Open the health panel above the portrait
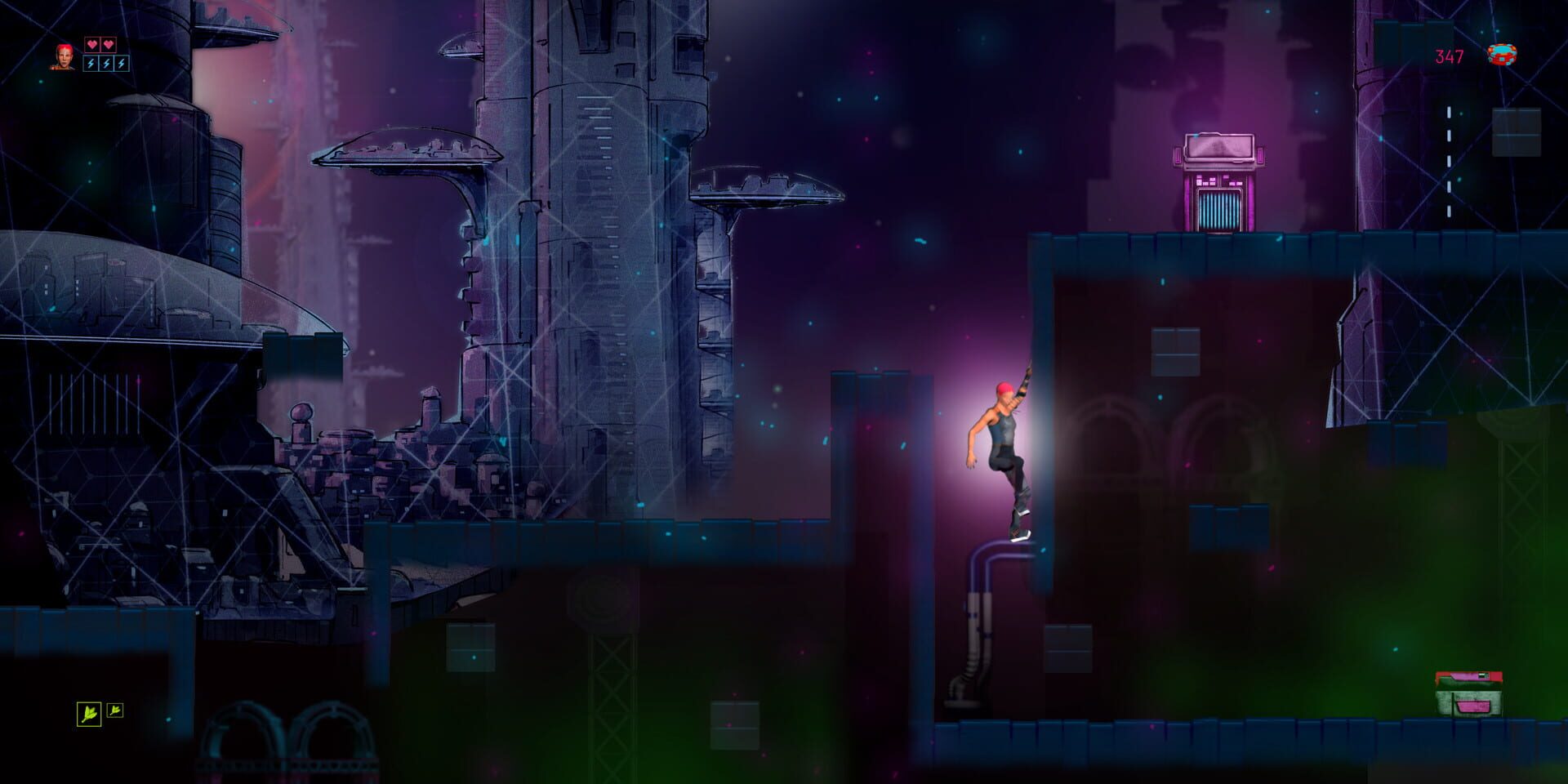Screen dimensions: 1568x784 (100, 44)
